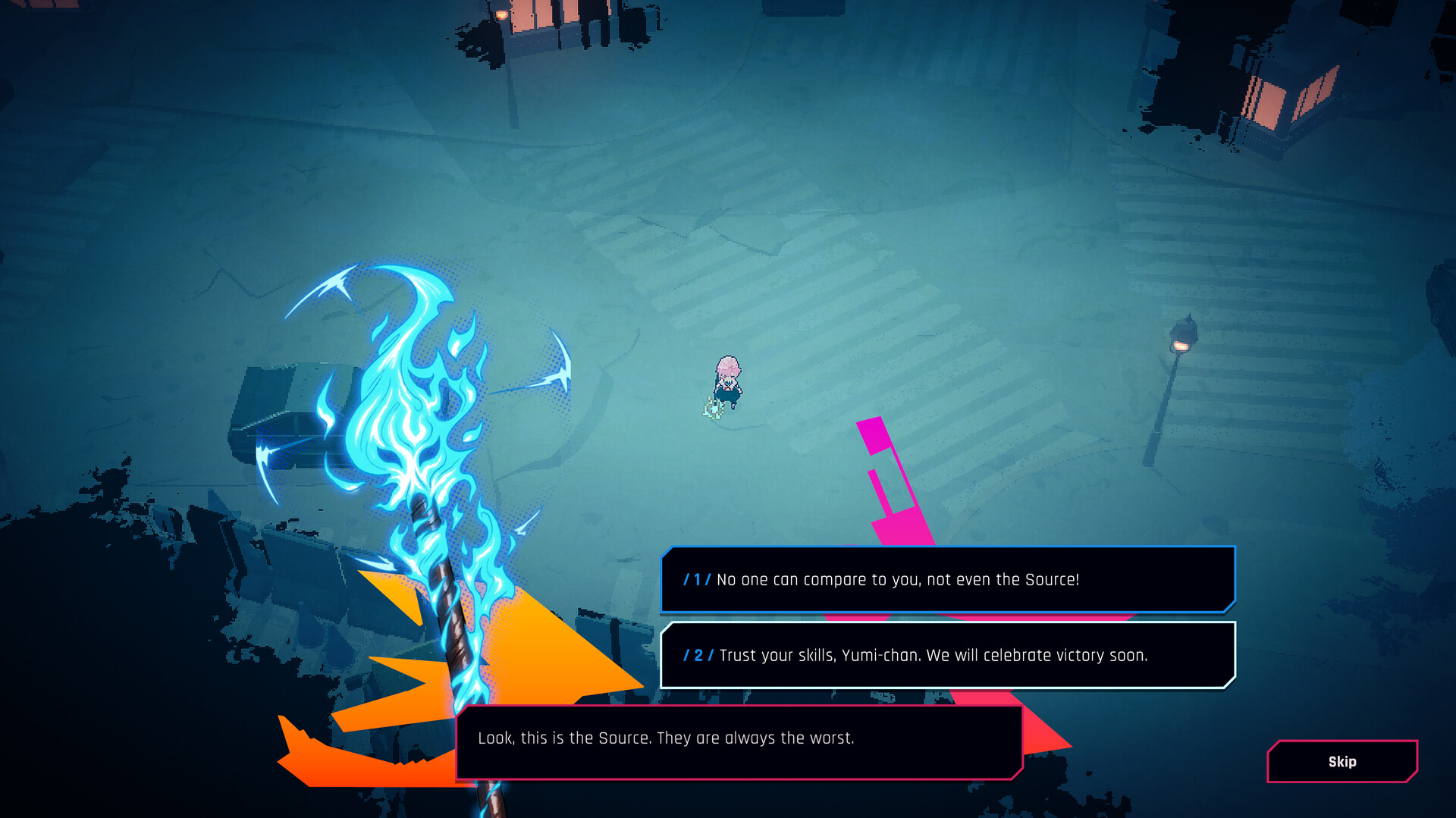Click the /1/ number label

coord(697,580)
